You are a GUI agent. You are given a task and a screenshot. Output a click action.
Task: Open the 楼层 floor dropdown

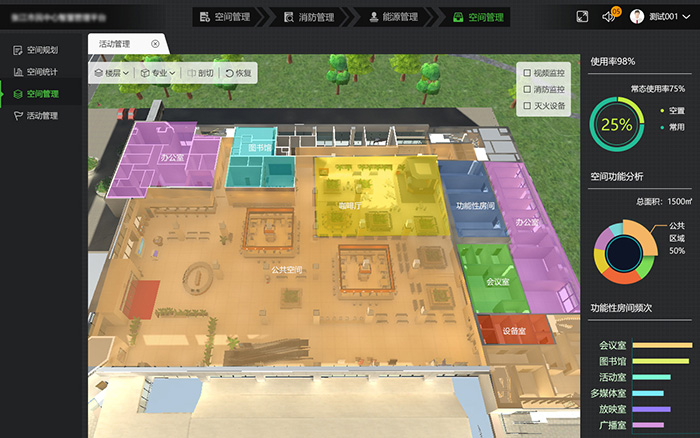pos(111,73)
